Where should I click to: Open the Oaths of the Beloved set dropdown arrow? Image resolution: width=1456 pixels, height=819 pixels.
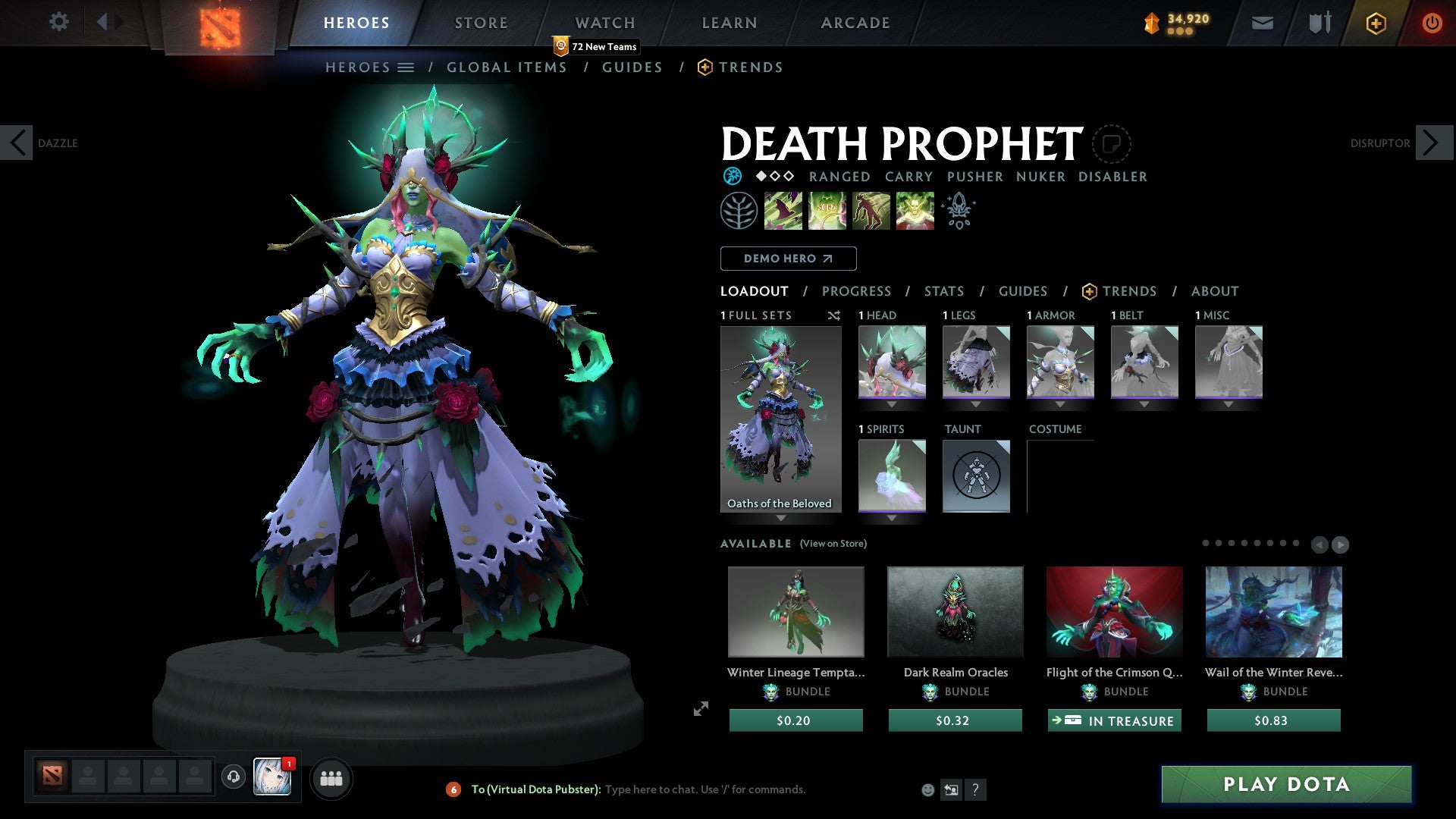pos(781,519)
